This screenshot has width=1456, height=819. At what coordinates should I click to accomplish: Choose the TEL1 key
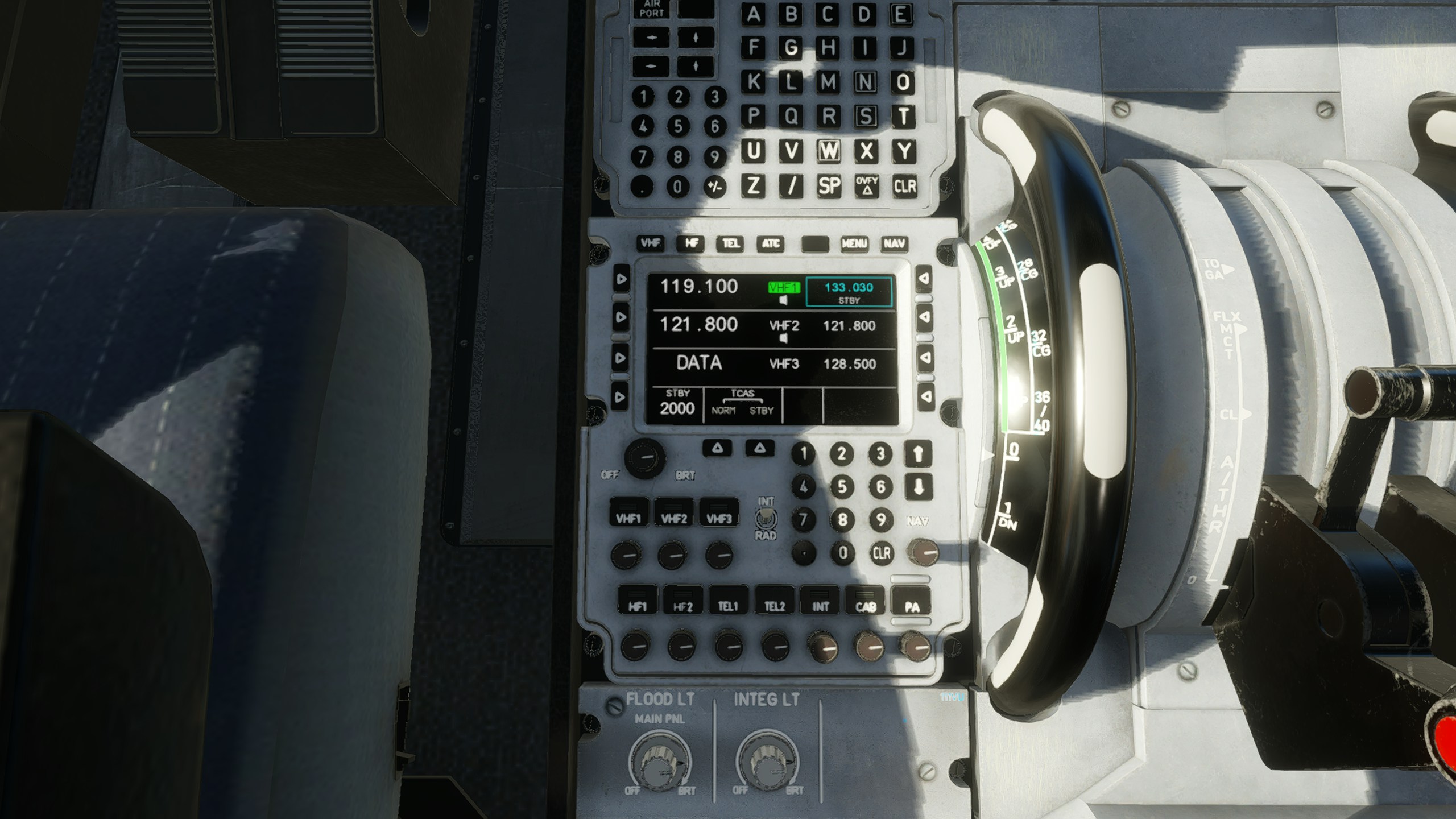729,602
